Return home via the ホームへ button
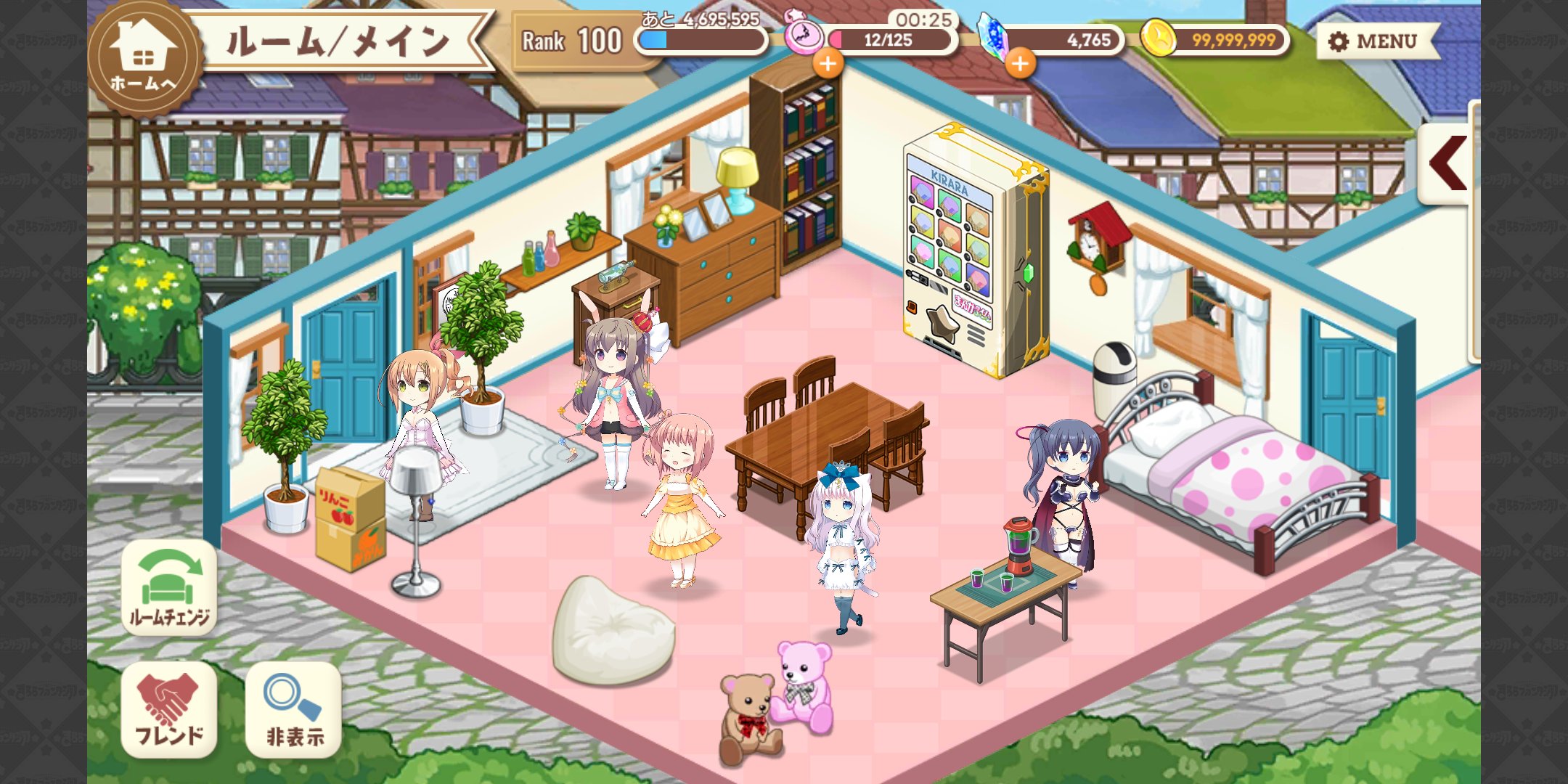This screenshot has height=784, width=1568. tap(143, 58)
